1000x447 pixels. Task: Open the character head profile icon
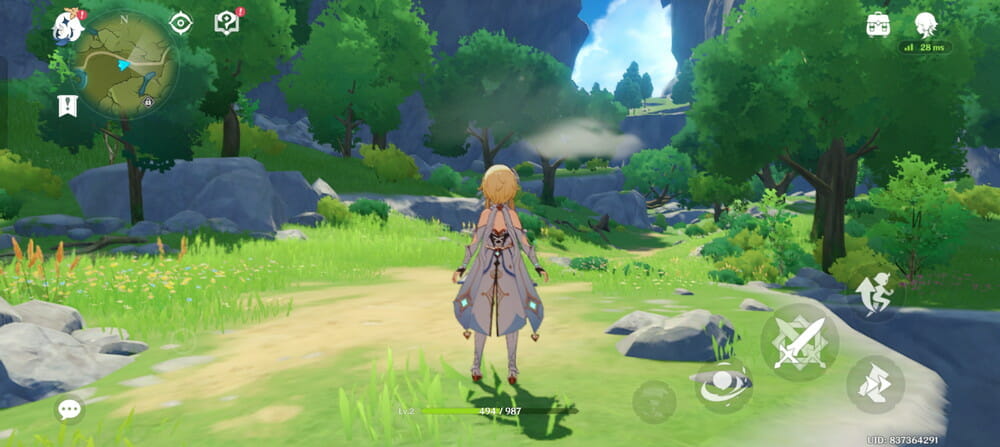tap(926, 25)
